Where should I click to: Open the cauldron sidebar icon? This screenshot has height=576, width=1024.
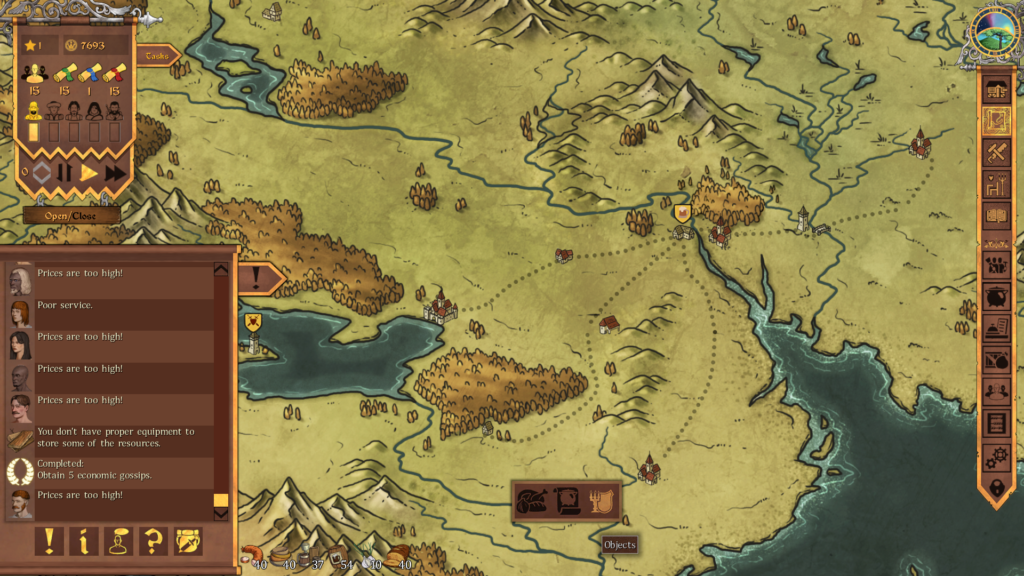point(996,297)
